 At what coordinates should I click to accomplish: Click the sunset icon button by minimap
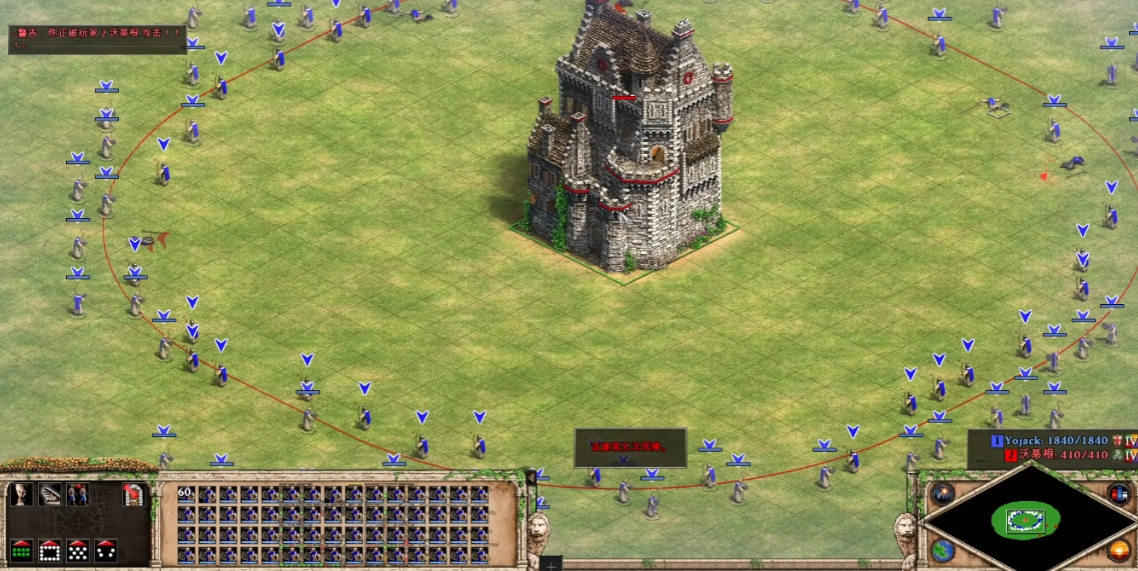1119,550
